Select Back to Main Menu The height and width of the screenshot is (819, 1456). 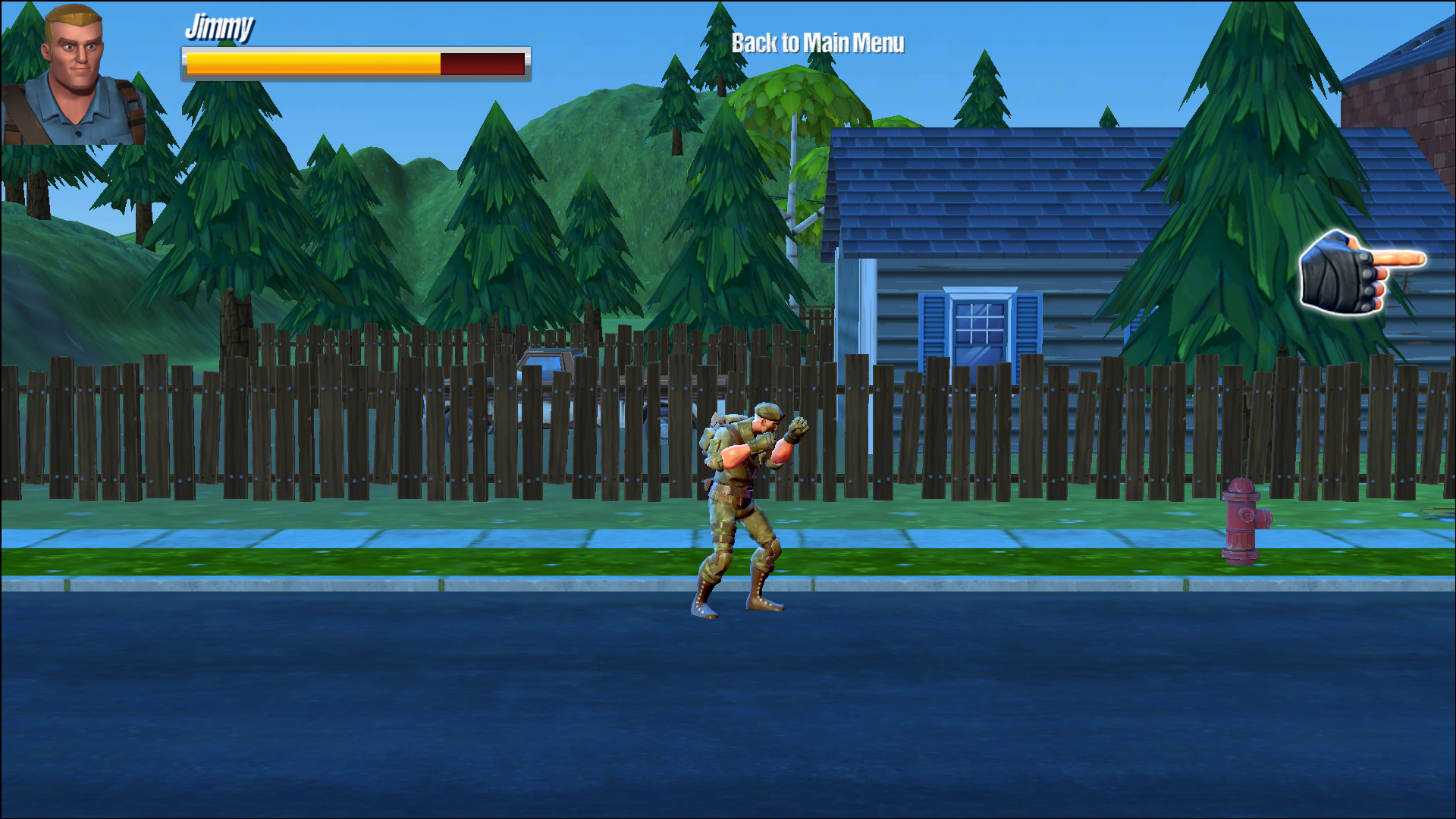click(x=817, y=43)
